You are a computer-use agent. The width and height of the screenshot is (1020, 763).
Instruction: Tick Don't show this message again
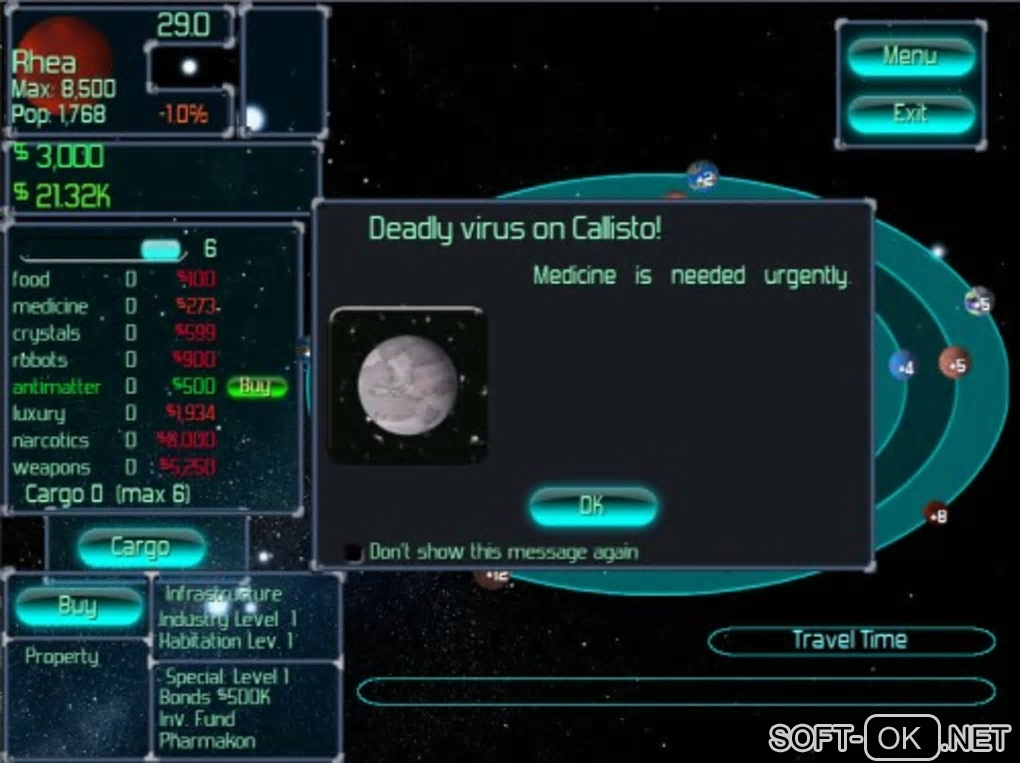[x=353, y=552]
